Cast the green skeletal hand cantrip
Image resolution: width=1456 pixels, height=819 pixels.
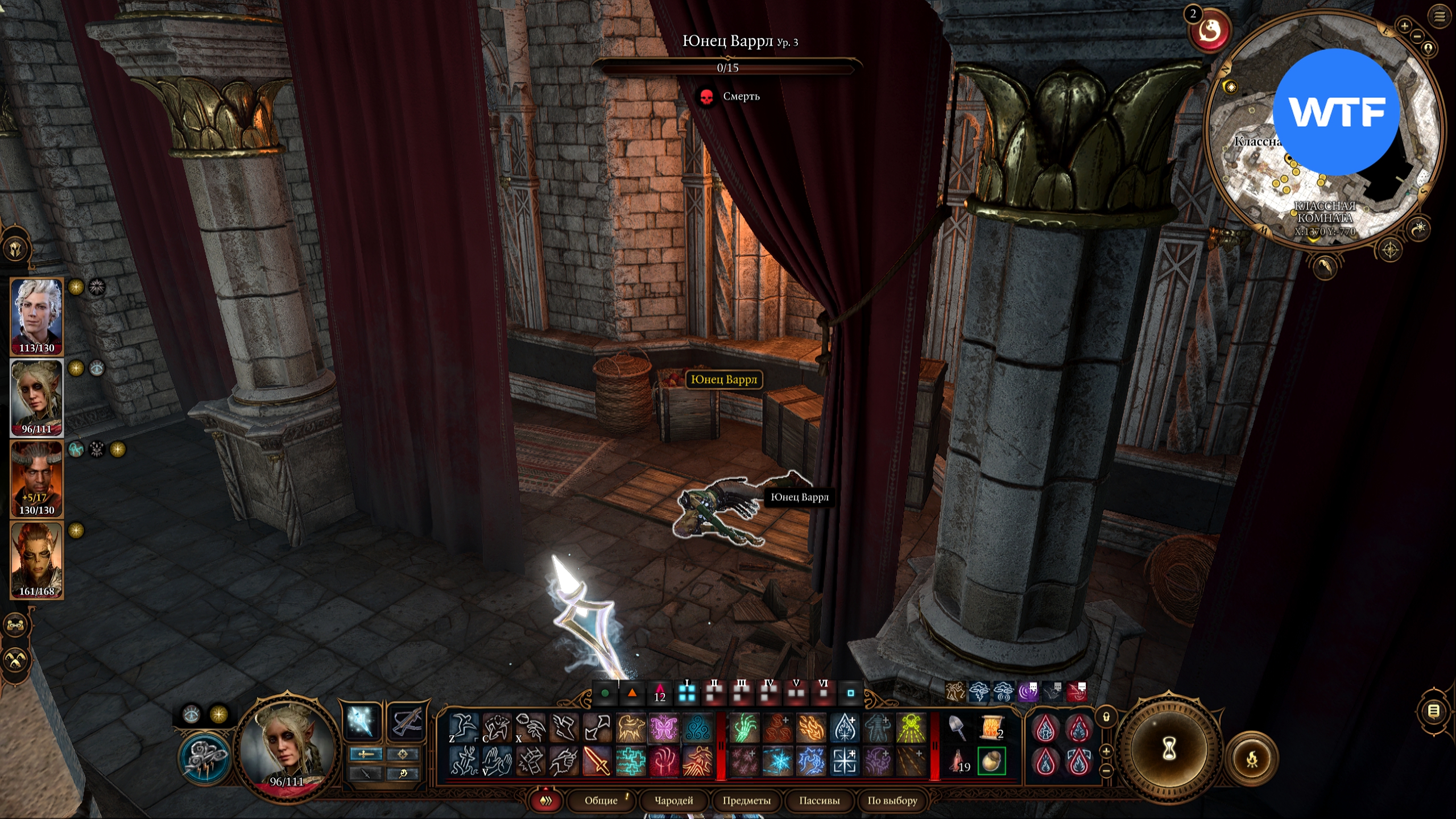point(744,728)
